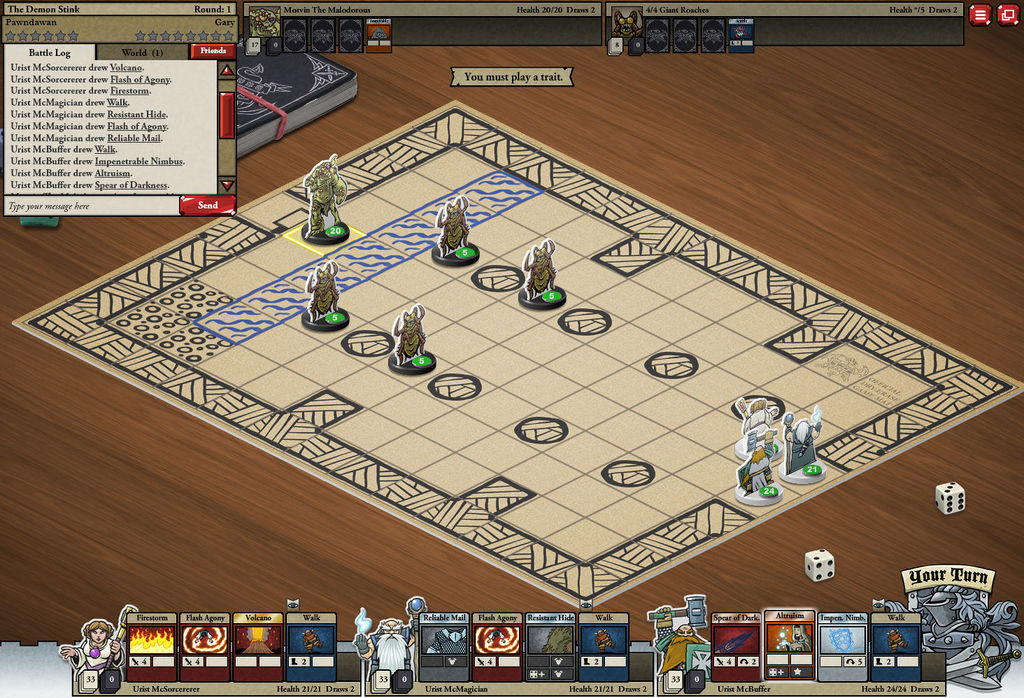This screenshot has height=698, width=1024.
Task: Switch to the Battle Log tab
Action: [x=48, y=52]
